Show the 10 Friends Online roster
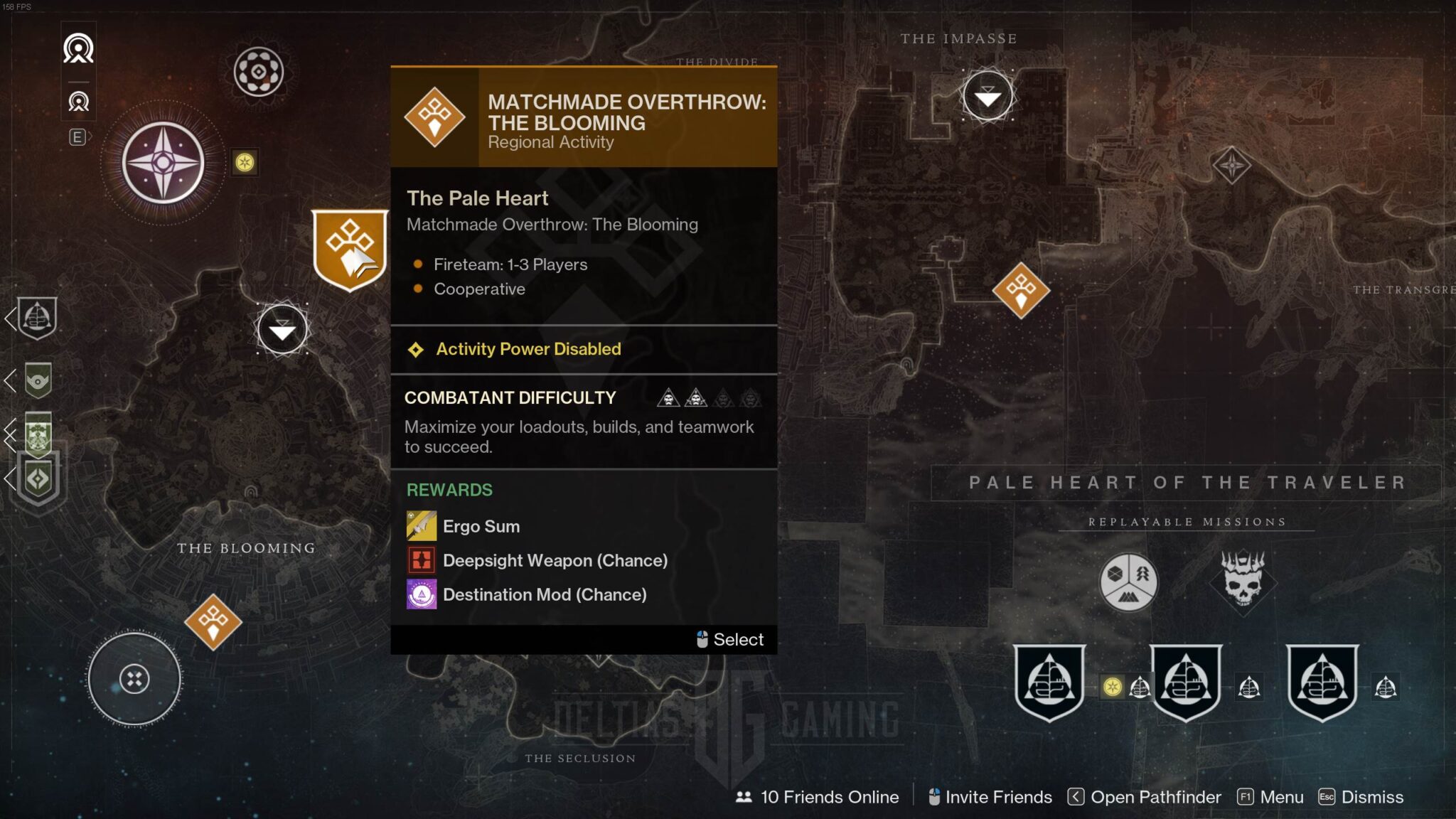 click(818, 797)
